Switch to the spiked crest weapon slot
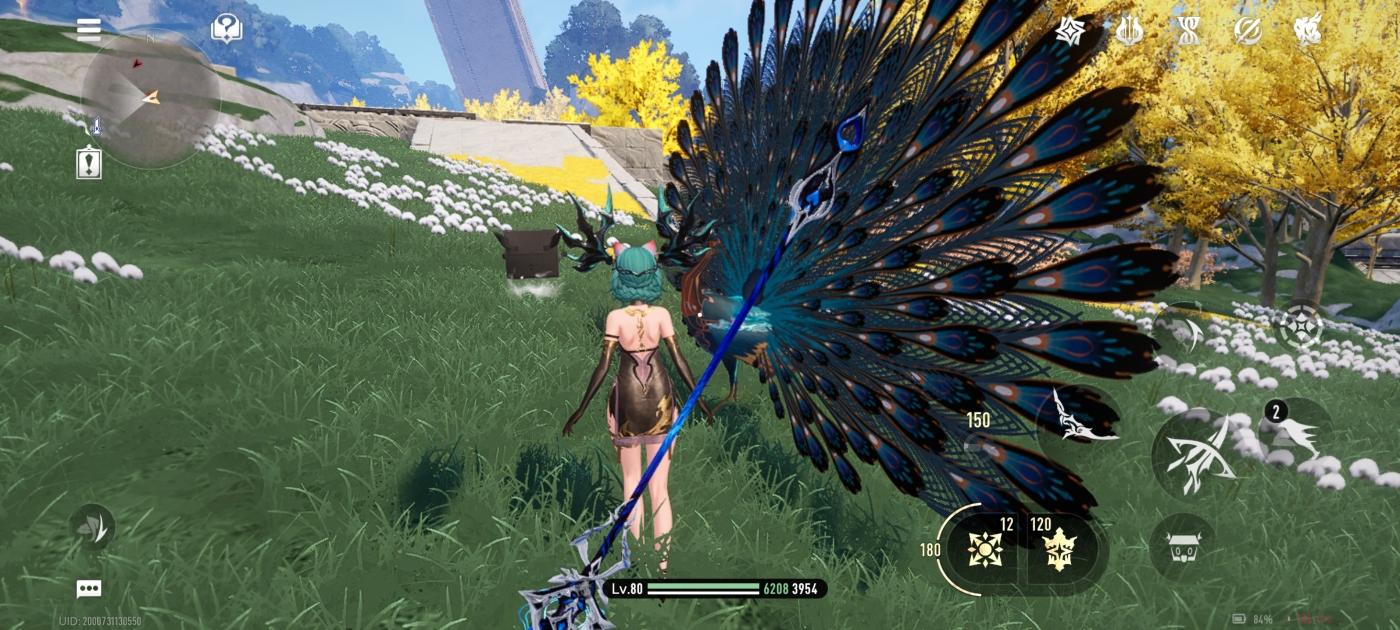This screenshot has width=1400, height=630. tap(1060, 549)
